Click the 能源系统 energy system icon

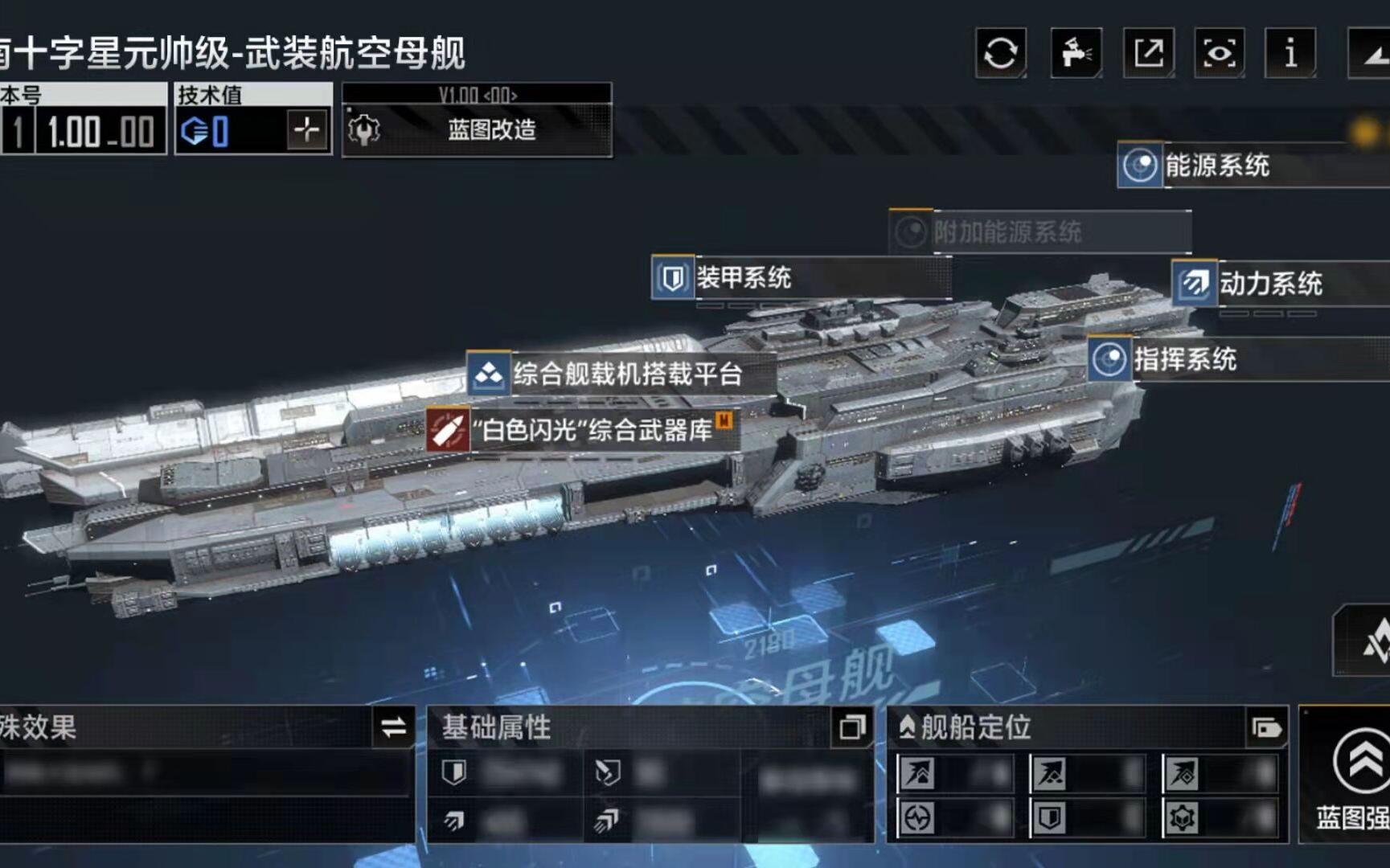click(x=1138, y=167)
